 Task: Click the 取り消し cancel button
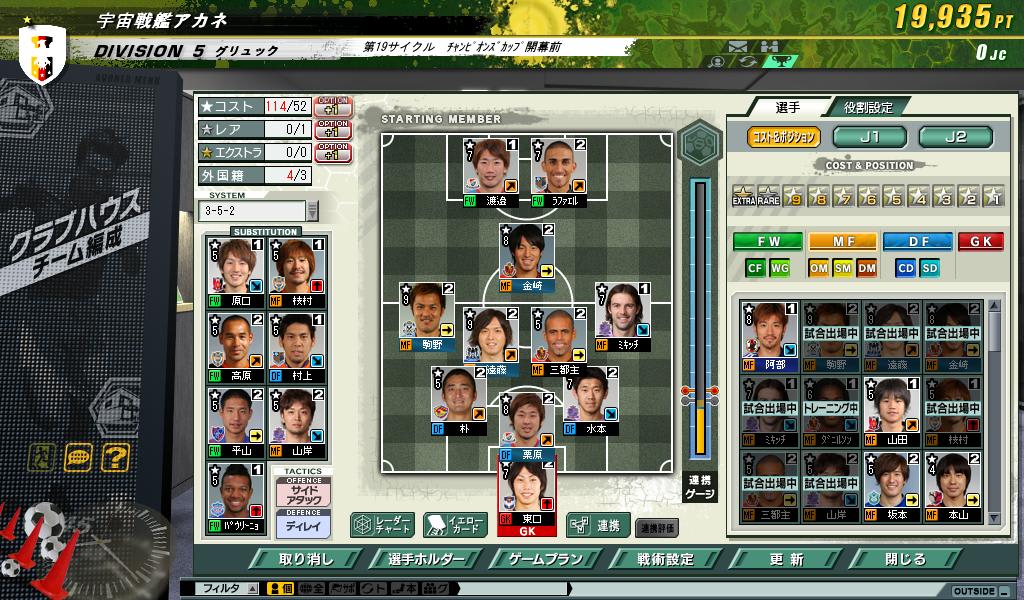pyautogui.click(x=306, y=559)
